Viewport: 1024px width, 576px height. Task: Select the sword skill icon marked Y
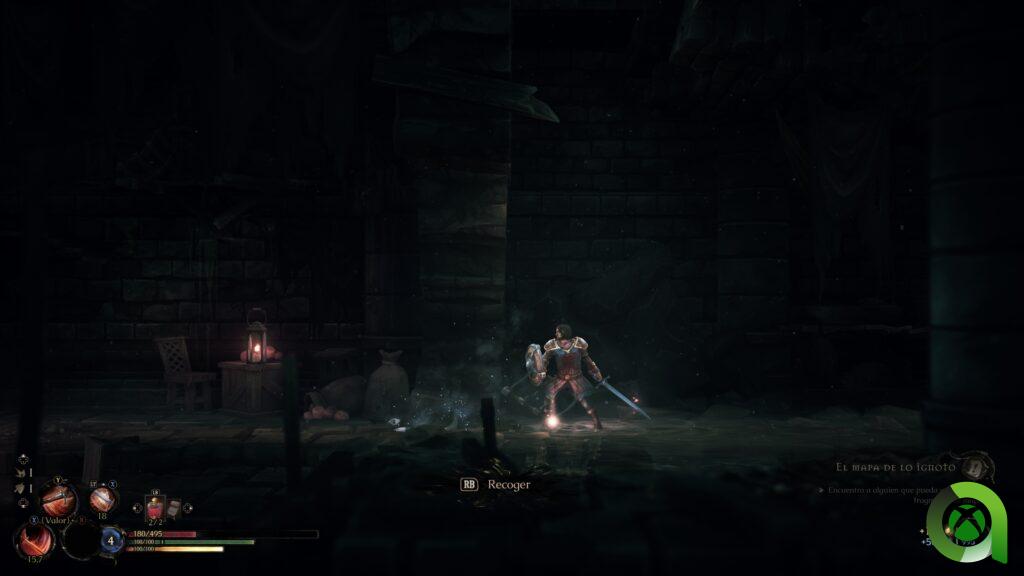58,498
